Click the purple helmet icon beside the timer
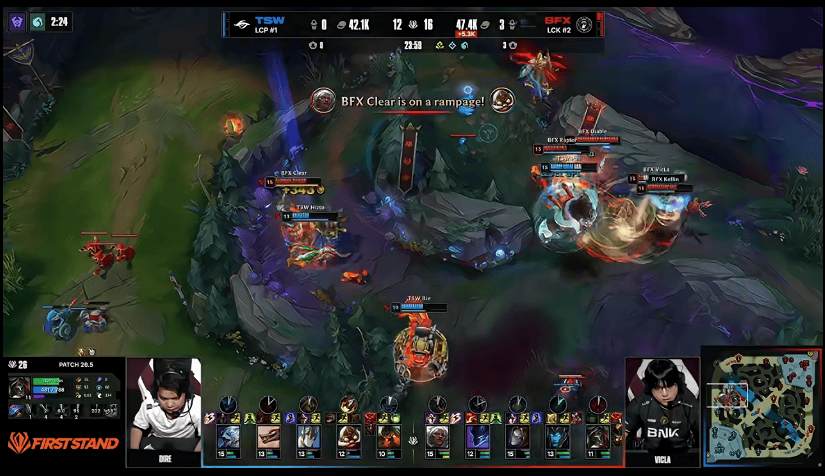The height and width of the screenshot is (476, 825). tap(17, 21)
